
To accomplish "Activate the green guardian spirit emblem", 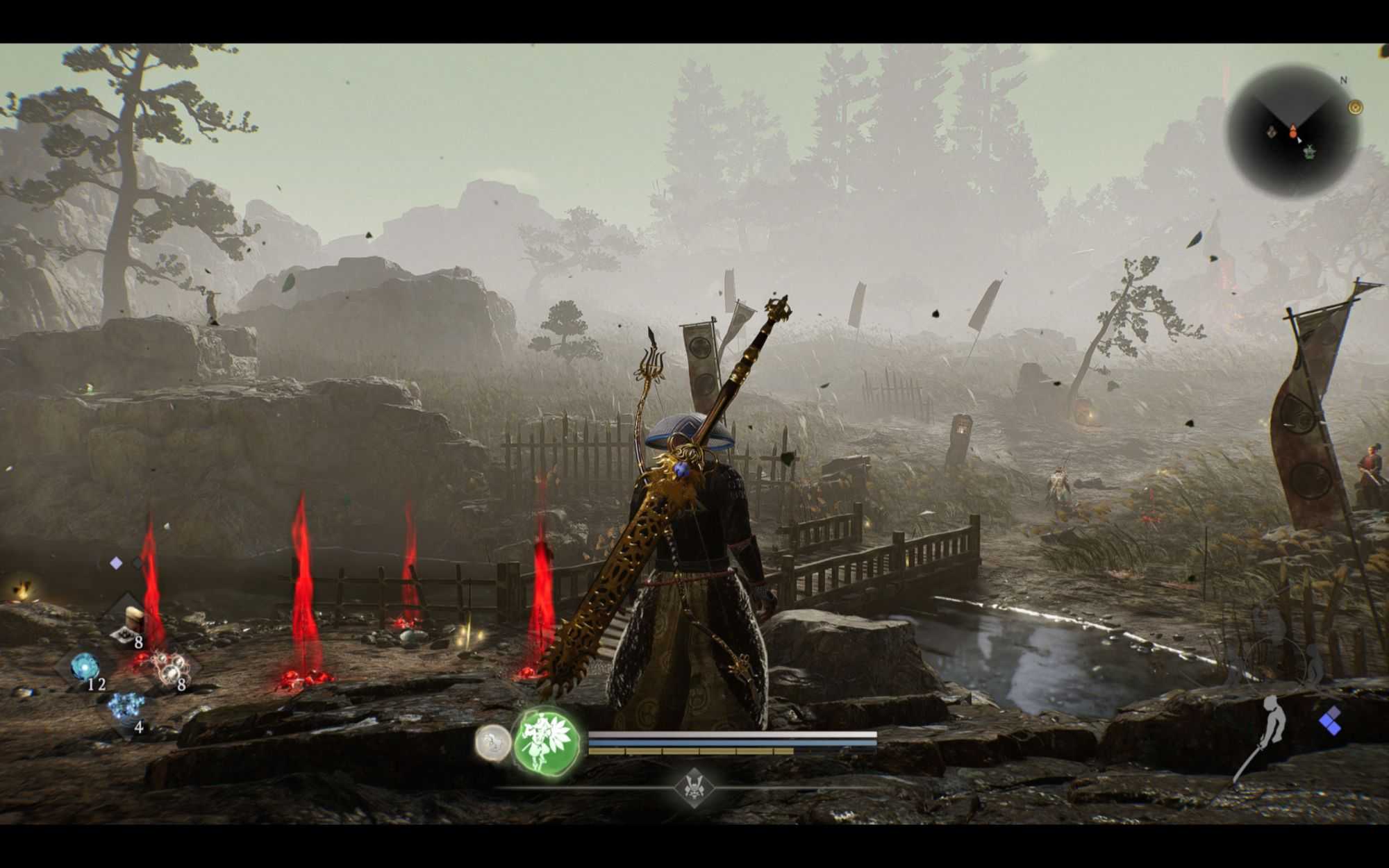I will point(547,741).
